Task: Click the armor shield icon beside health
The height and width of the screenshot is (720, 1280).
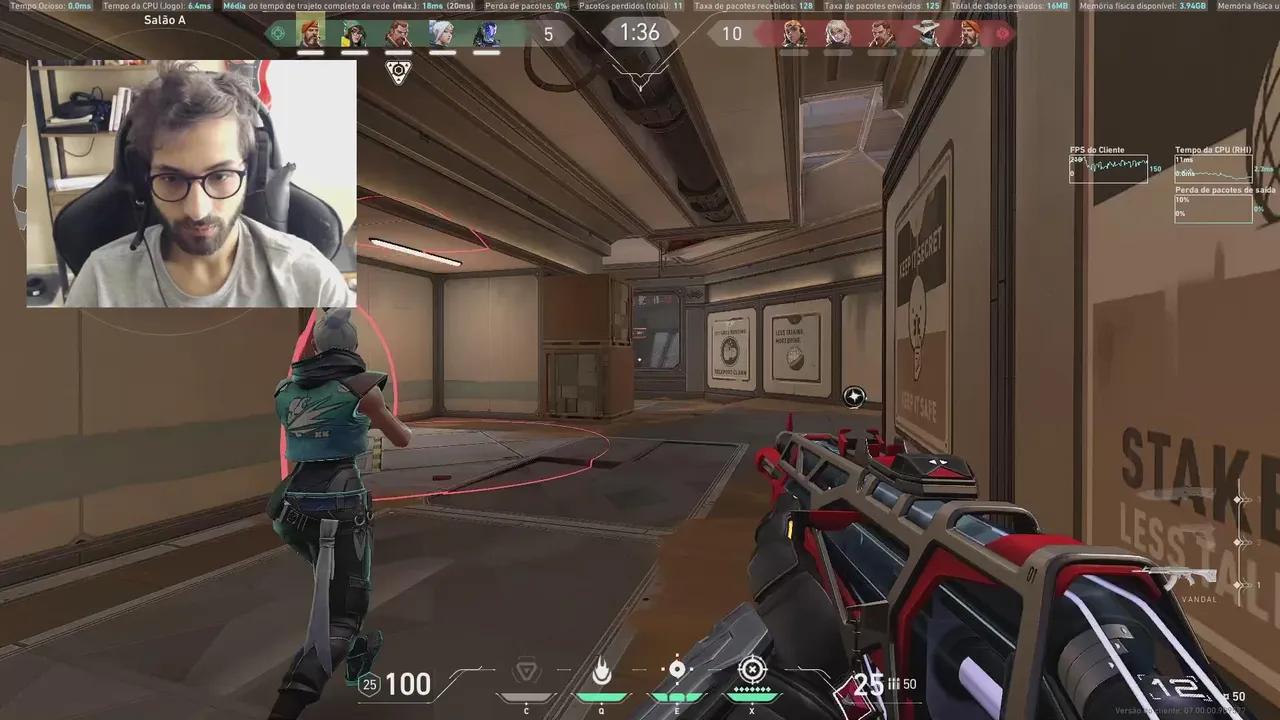Action: click(368, 684)
